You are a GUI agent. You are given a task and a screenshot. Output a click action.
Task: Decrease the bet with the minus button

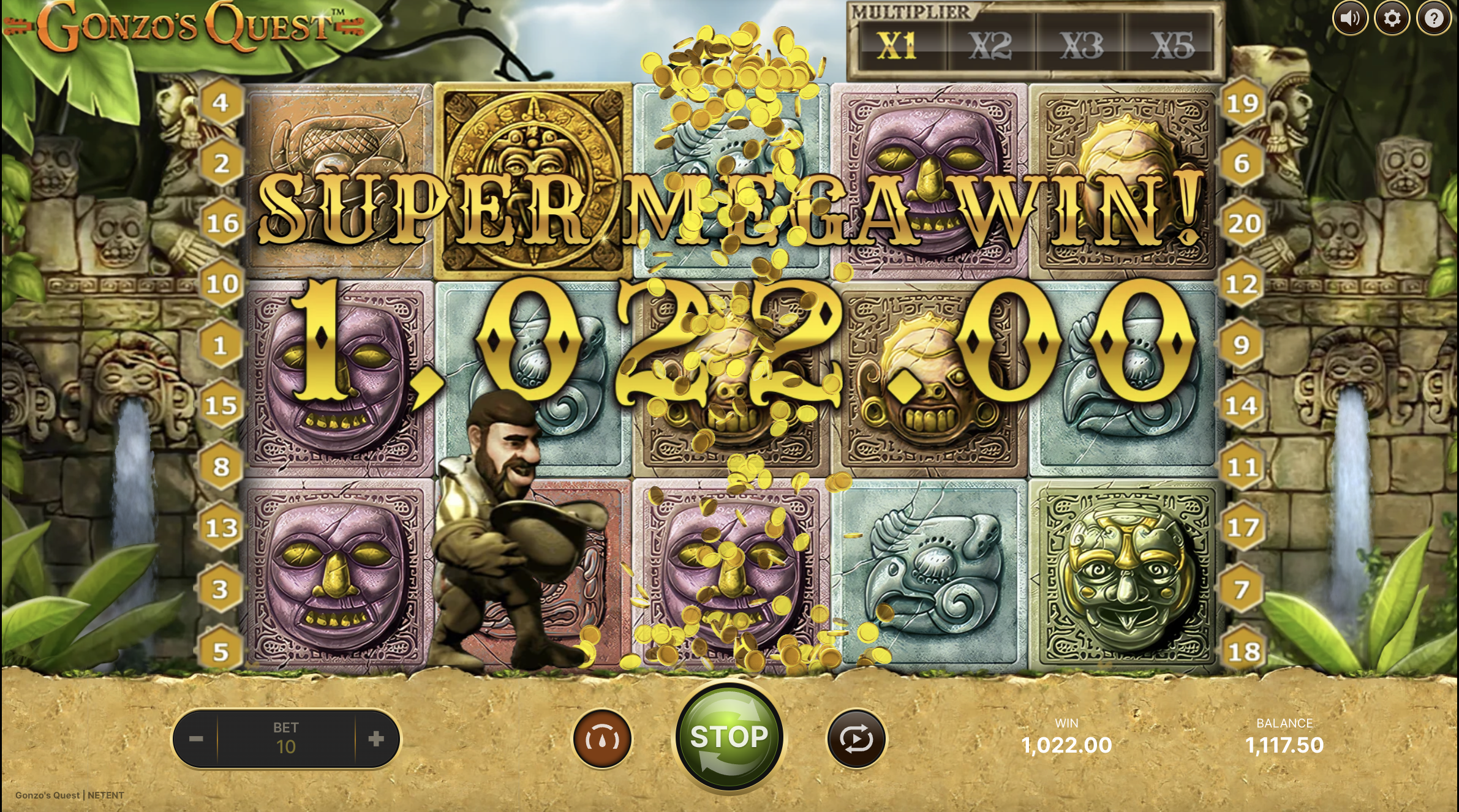196,739
